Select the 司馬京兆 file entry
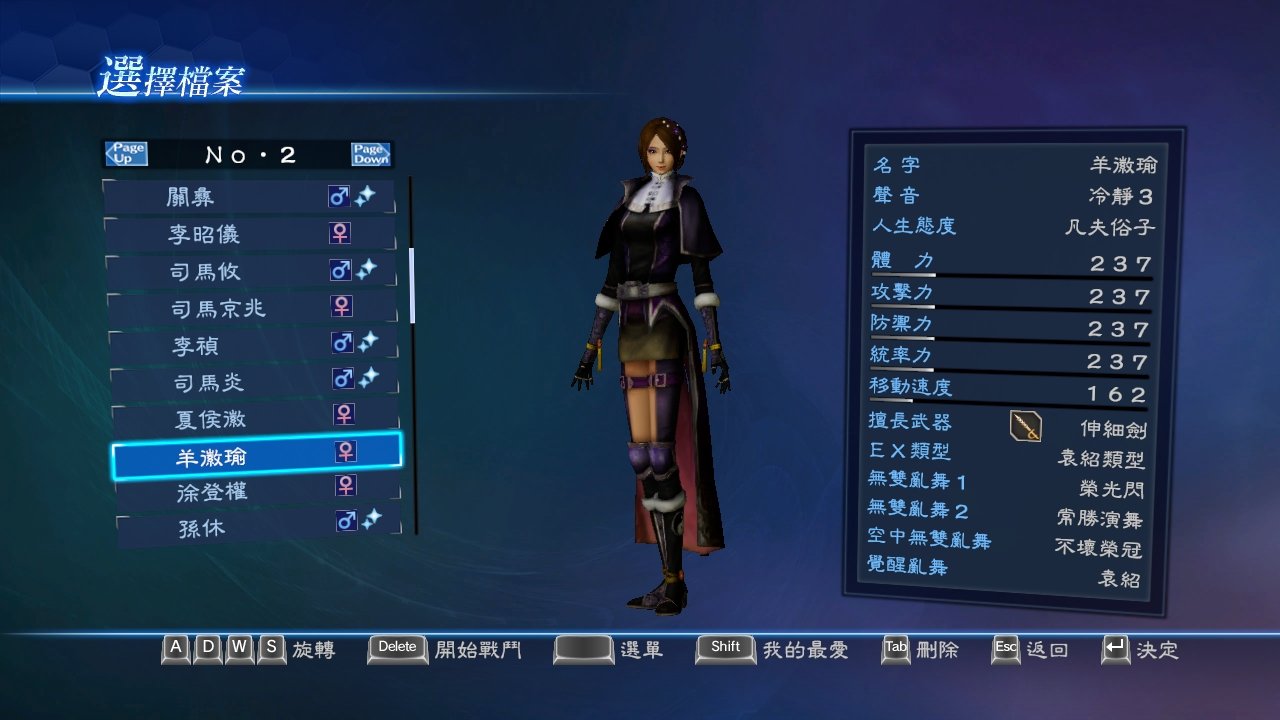Screen dimensions: 1280x720 click(253, 308)
